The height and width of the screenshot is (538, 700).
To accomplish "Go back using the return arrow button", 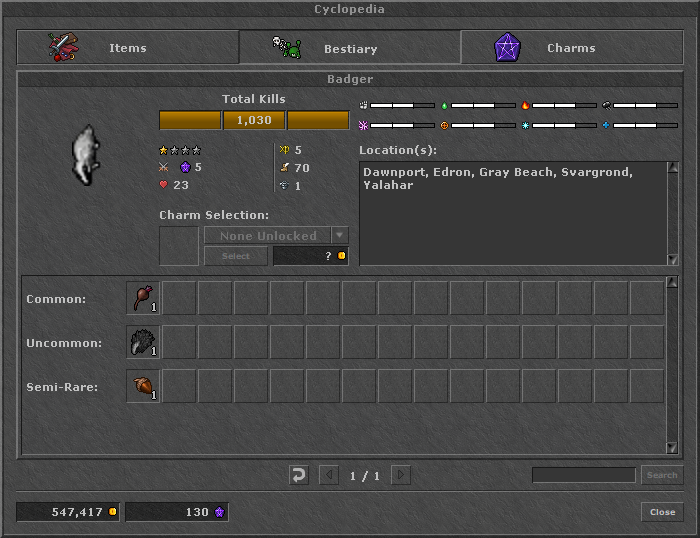I will 298,475.
